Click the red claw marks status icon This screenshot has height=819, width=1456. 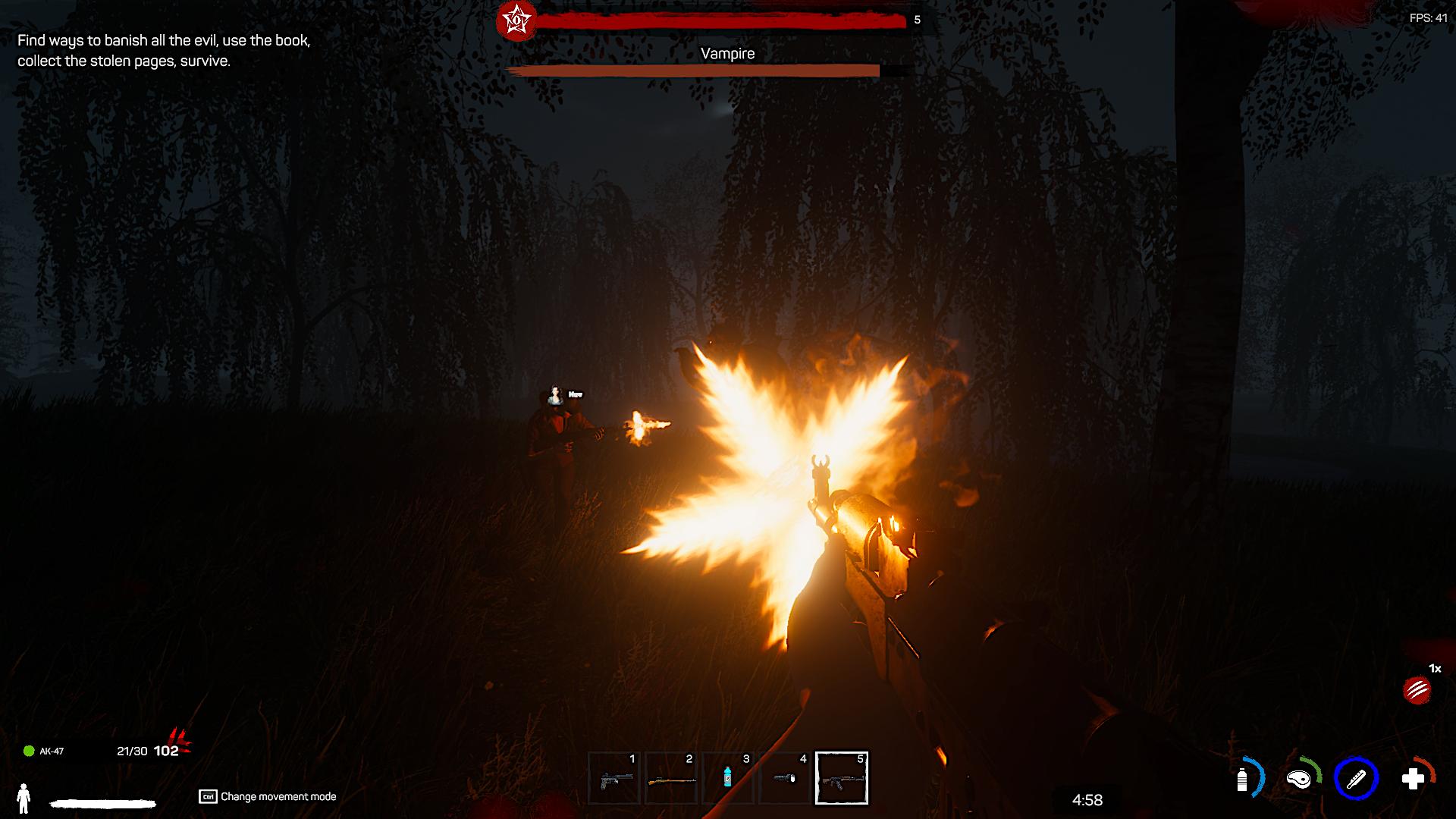(x=1417, y=690)
